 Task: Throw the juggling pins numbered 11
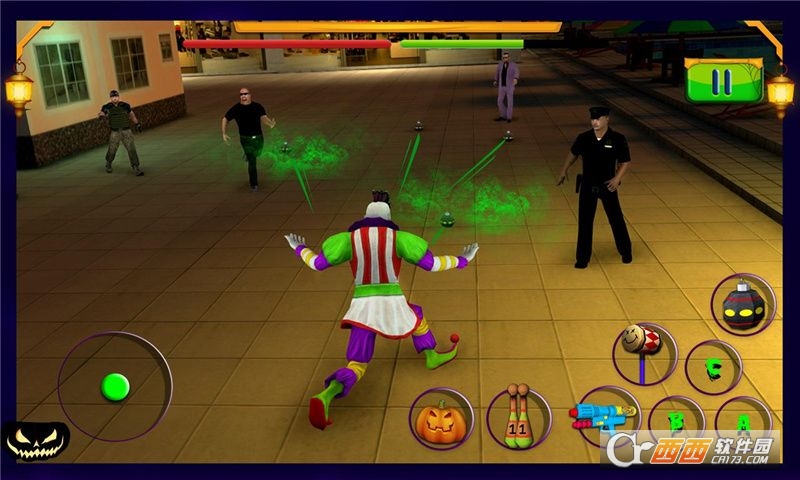[x=519, y=416]
